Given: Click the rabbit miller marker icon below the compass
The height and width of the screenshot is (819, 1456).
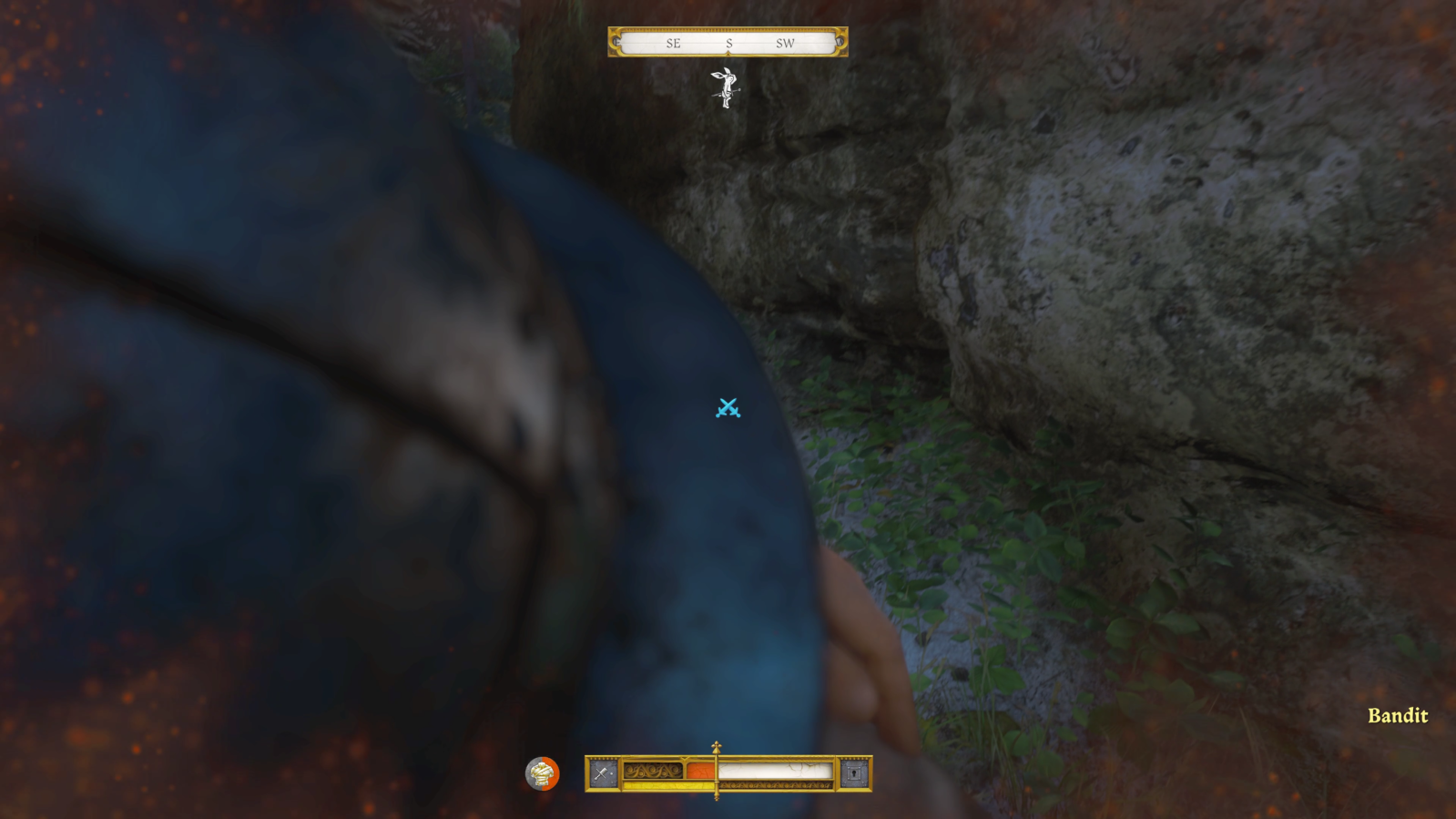Looking at the screenshot, I should point(726,89).
